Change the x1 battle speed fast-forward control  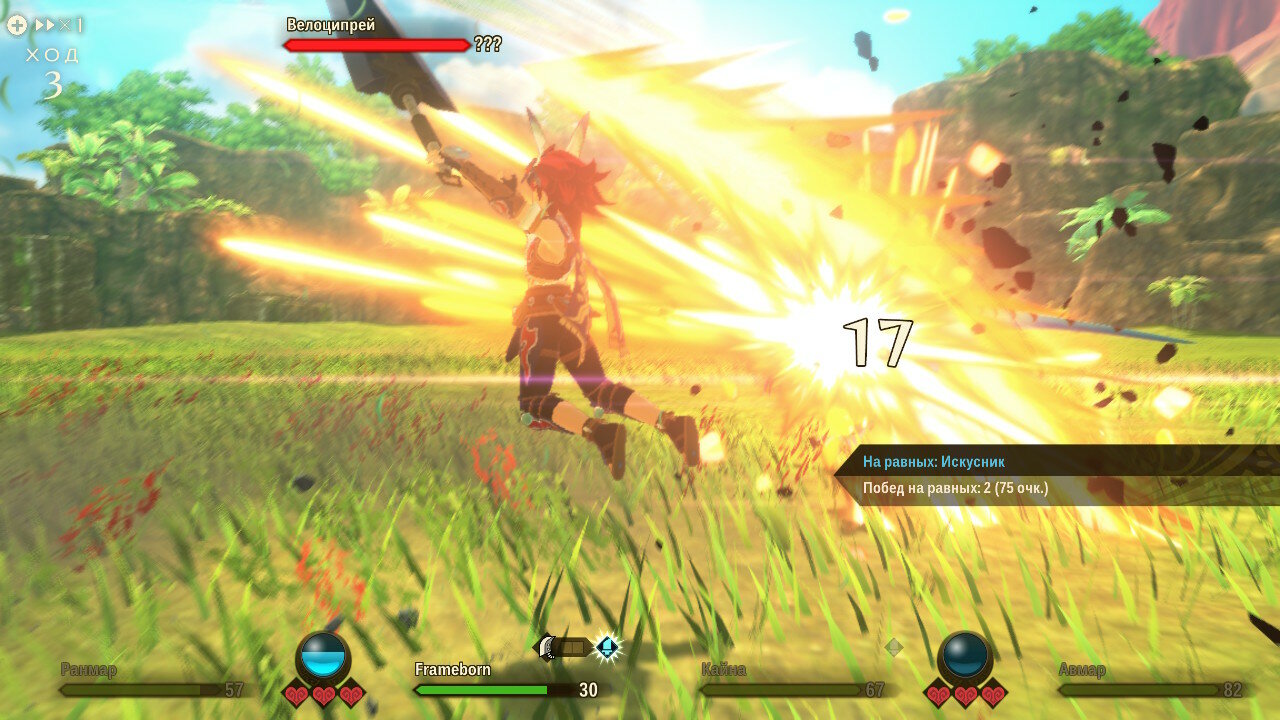(x=58, y=25)
